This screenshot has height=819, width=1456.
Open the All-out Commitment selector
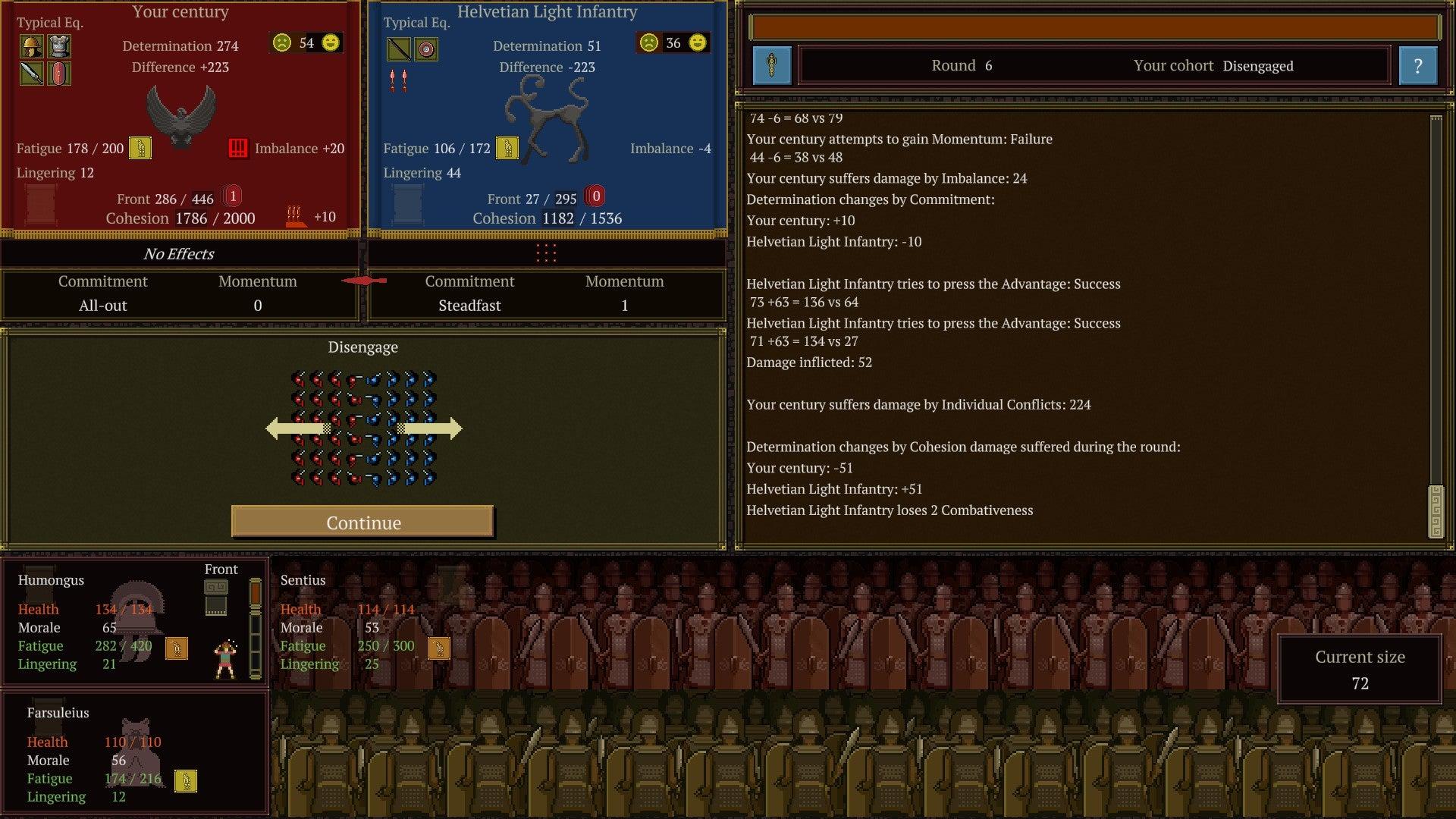point(103,306)
